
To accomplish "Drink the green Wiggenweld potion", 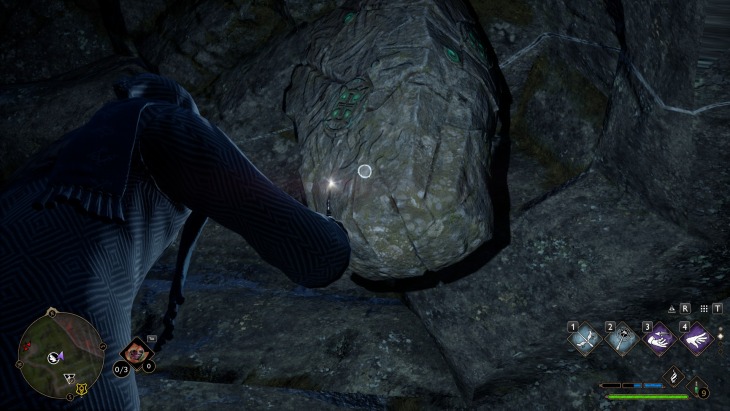I will click(x=698, y=389).
